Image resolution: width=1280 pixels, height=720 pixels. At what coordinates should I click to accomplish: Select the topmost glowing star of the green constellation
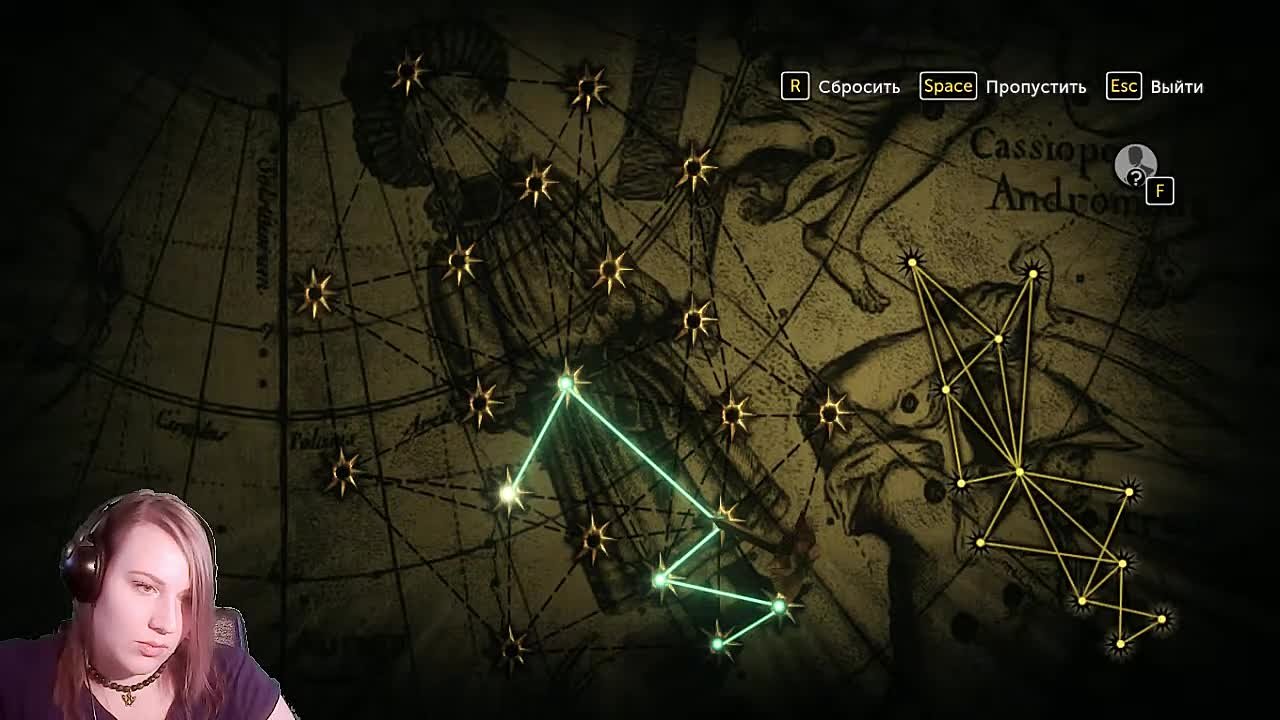[568, 383]
